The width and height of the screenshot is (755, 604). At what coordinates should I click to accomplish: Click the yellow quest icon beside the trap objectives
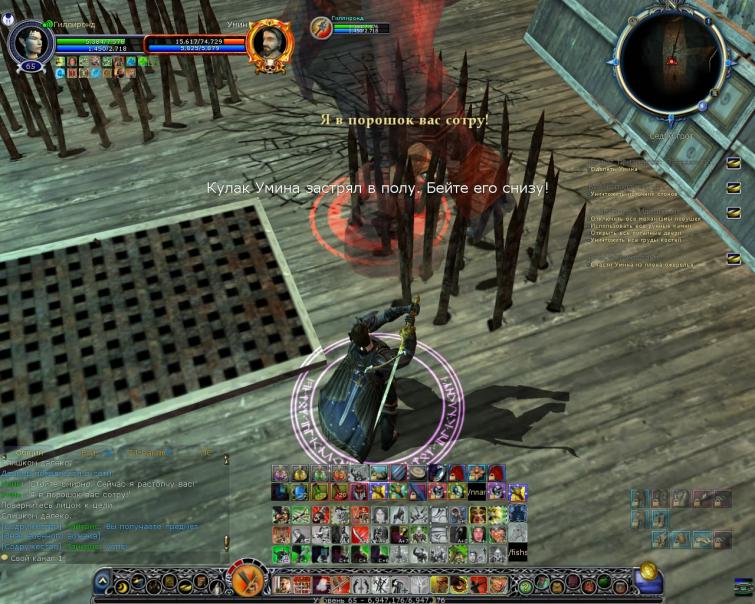pyautogui.click(x=734, y=212)
